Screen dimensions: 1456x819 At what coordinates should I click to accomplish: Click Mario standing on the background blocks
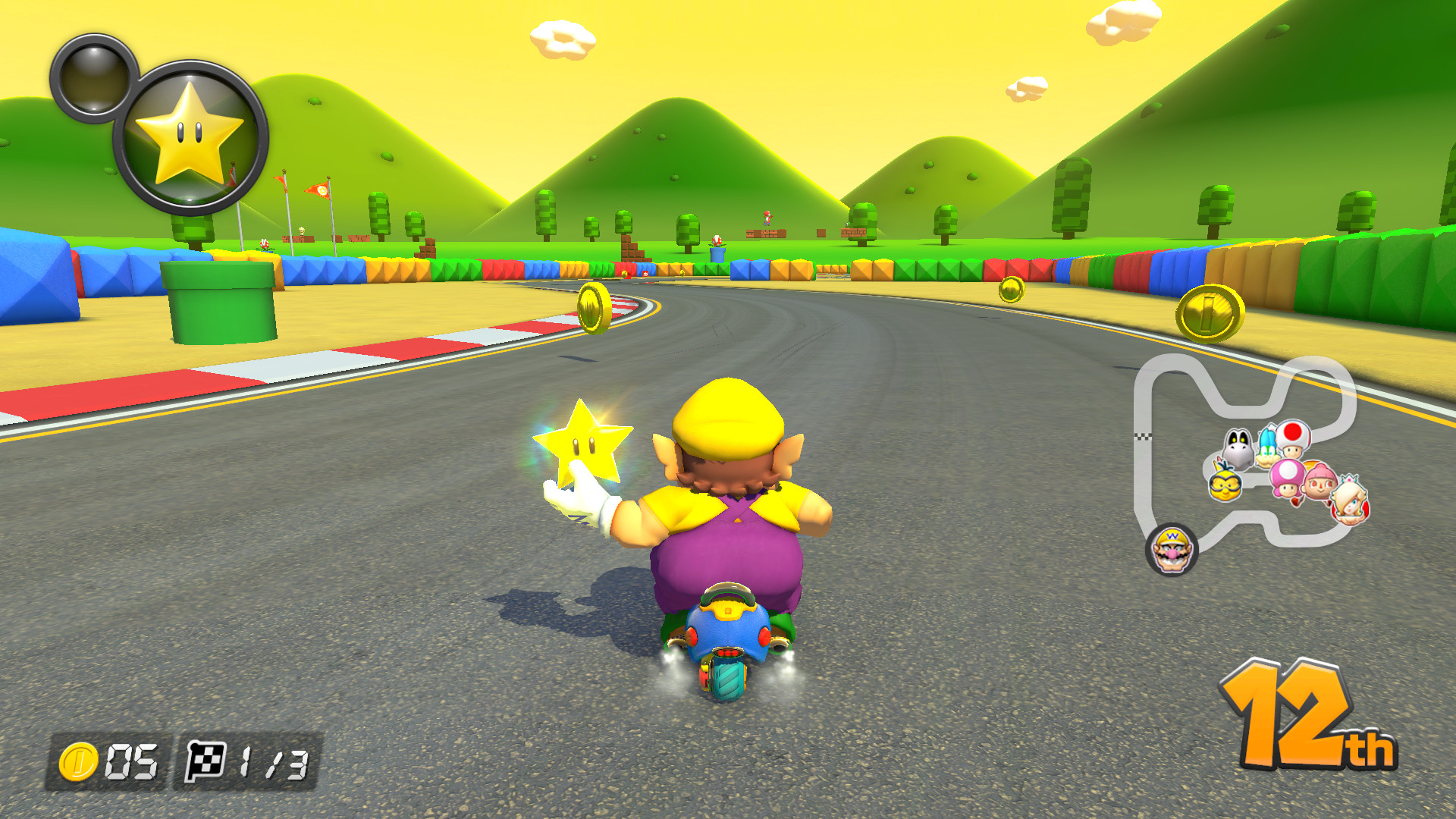[766, 216]
